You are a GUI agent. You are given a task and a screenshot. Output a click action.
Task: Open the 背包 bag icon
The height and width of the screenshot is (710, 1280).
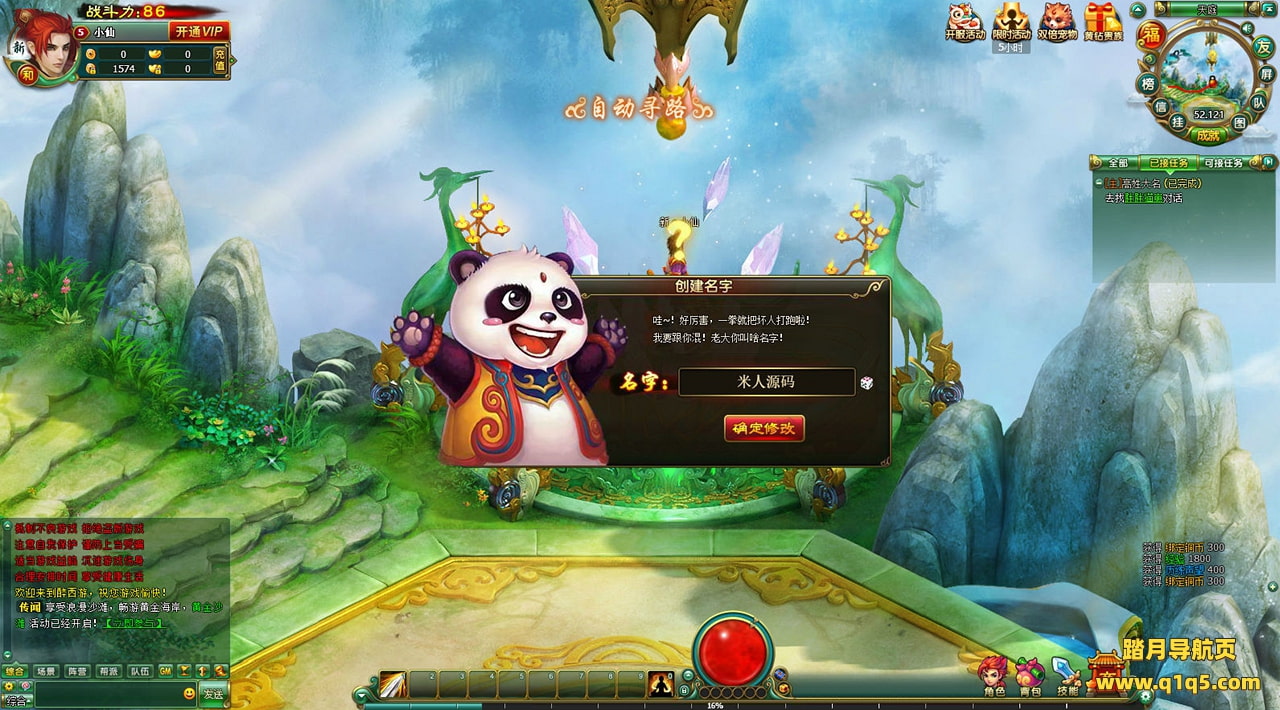[1030, 677]
